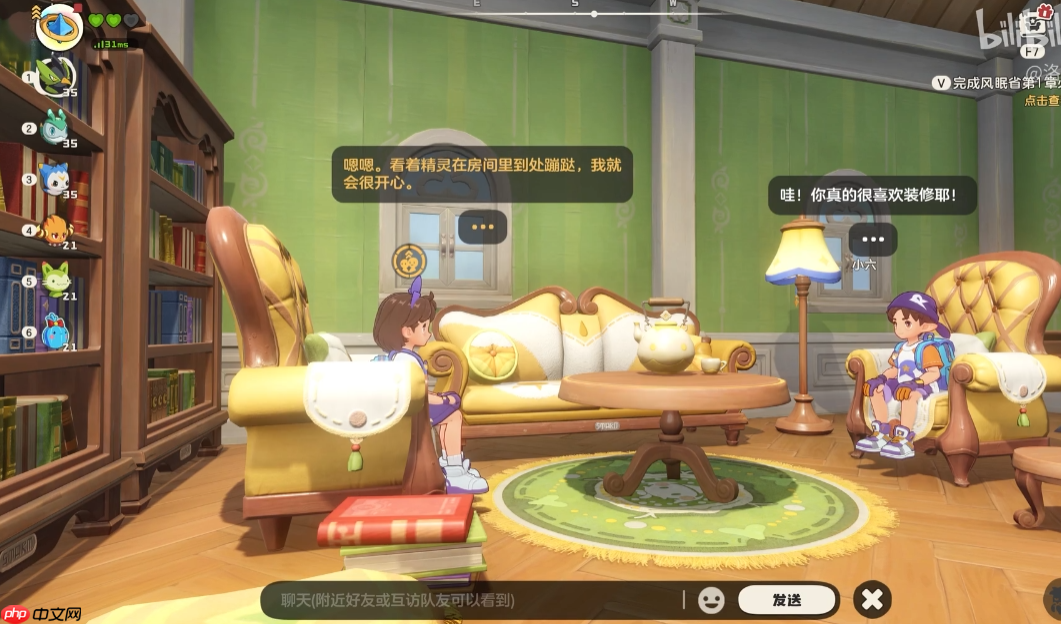Choose the blue penguin spirit in slot 3
The image size is (1061, 624).
(x=54, y=179)
